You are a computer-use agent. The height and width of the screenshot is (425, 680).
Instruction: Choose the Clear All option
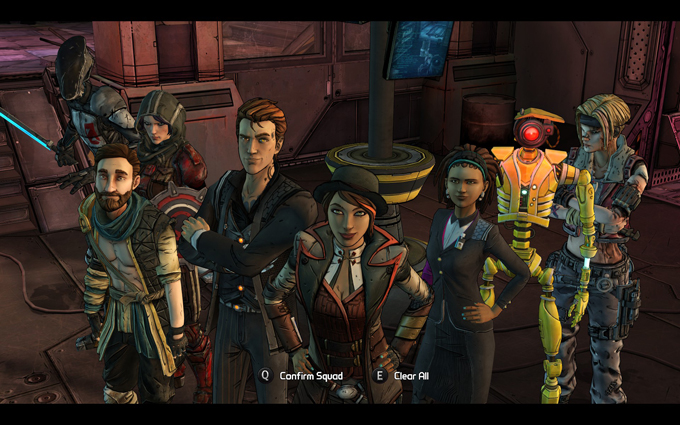410,376
